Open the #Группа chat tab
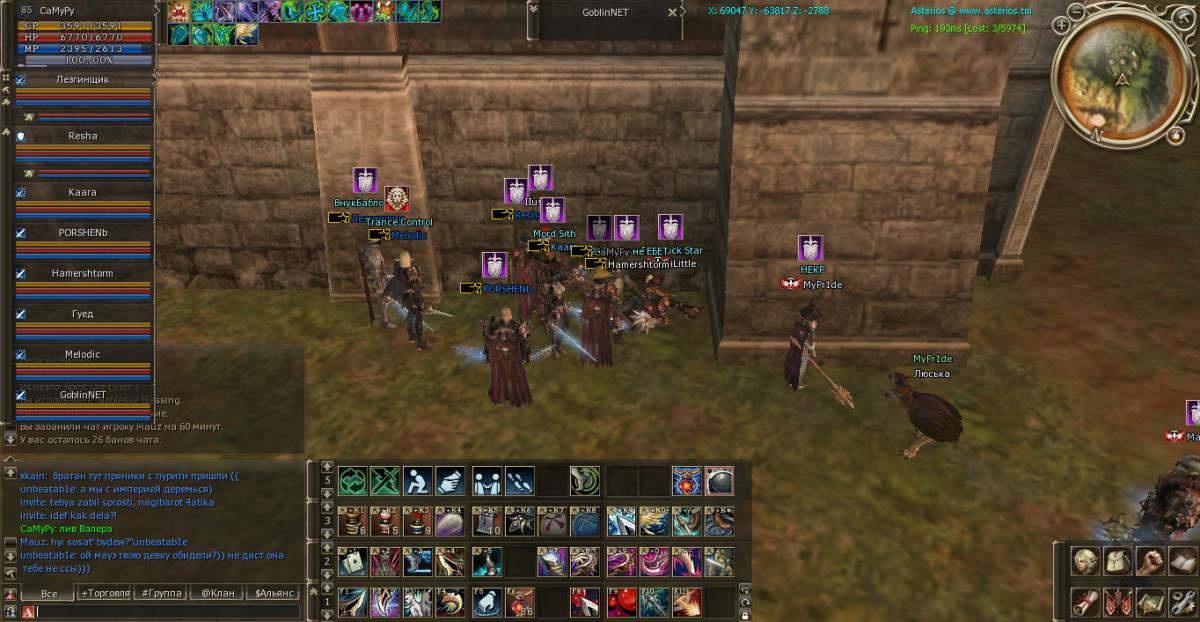This screenshot has width=1200, height=622. [x=161, y=593]
